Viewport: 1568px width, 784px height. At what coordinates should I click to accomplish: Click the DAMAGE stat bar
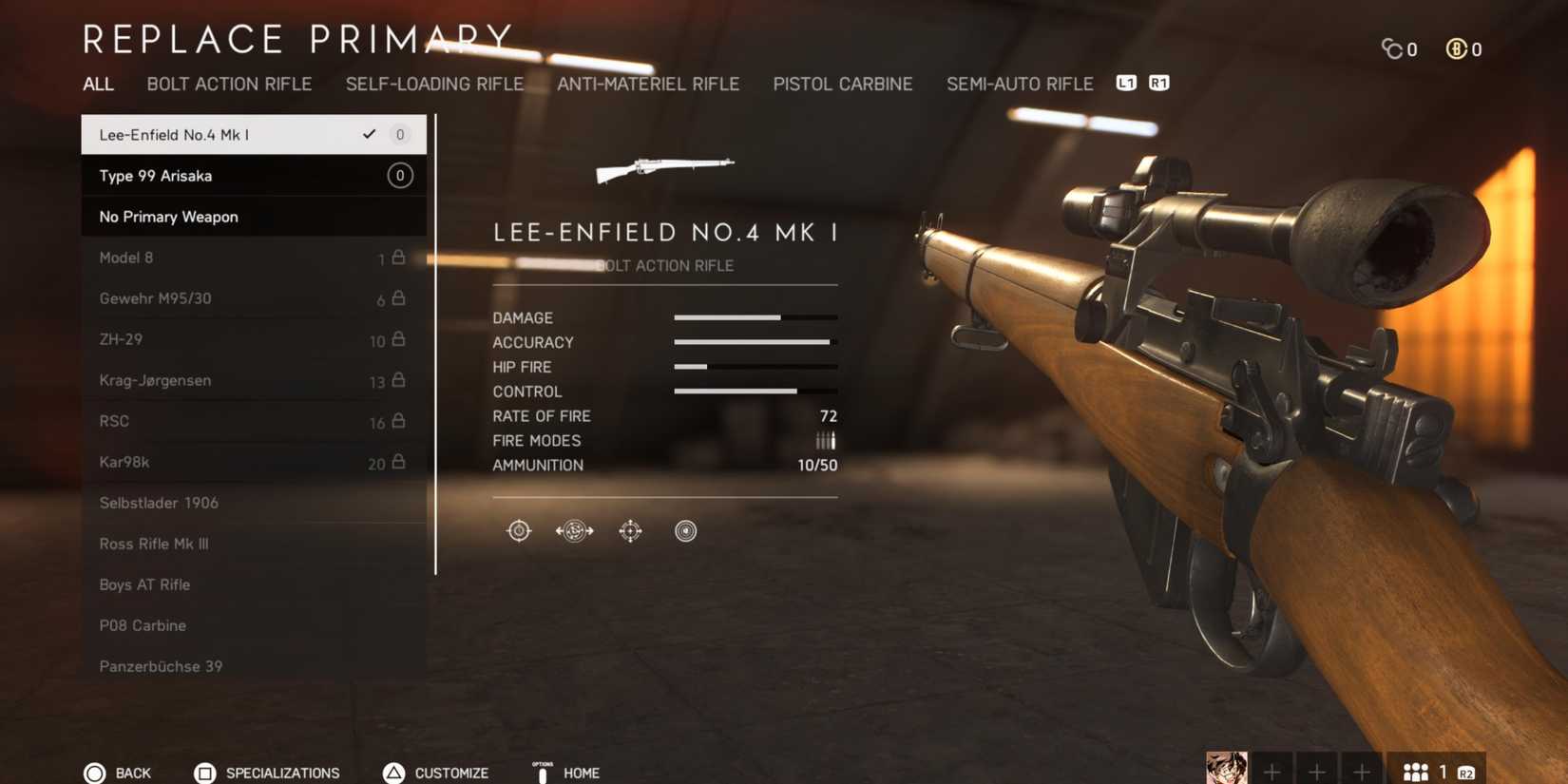(754, 317)
